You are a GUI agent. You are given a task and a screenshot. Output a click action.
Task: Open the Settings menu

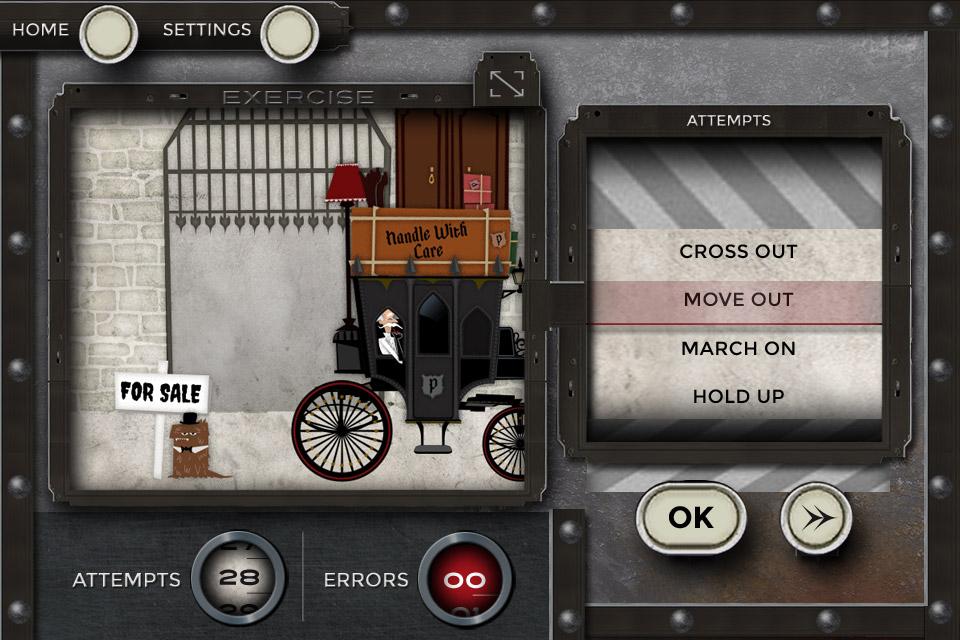(289, 33)
